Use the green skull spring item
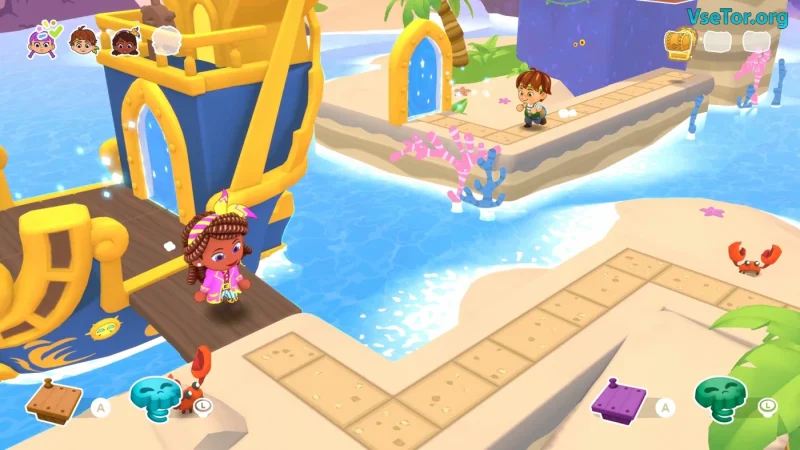 (721, 395)
